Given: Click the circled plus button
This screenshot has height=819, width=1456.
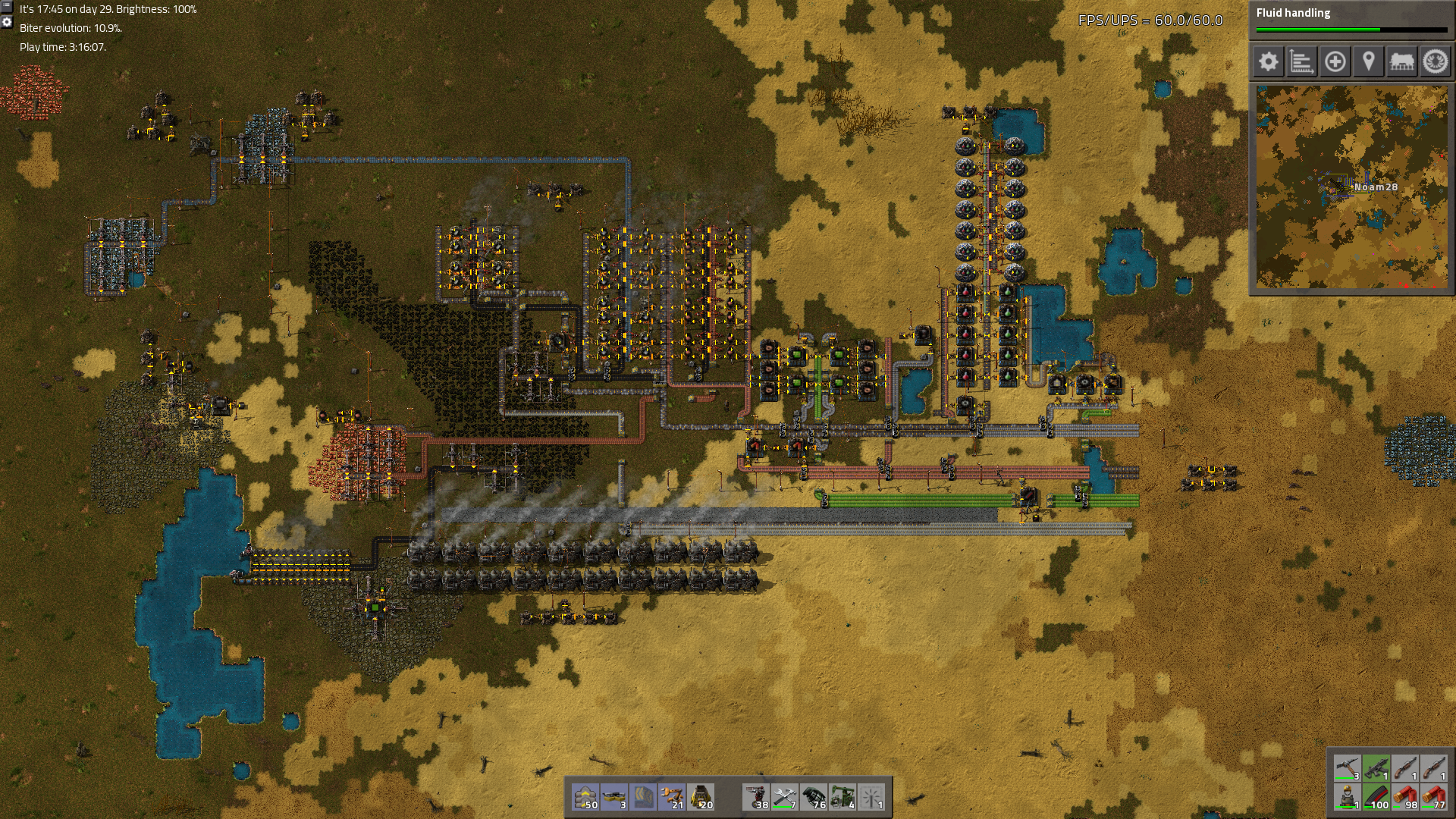Looking at the screenshot, I should 1335,61.
